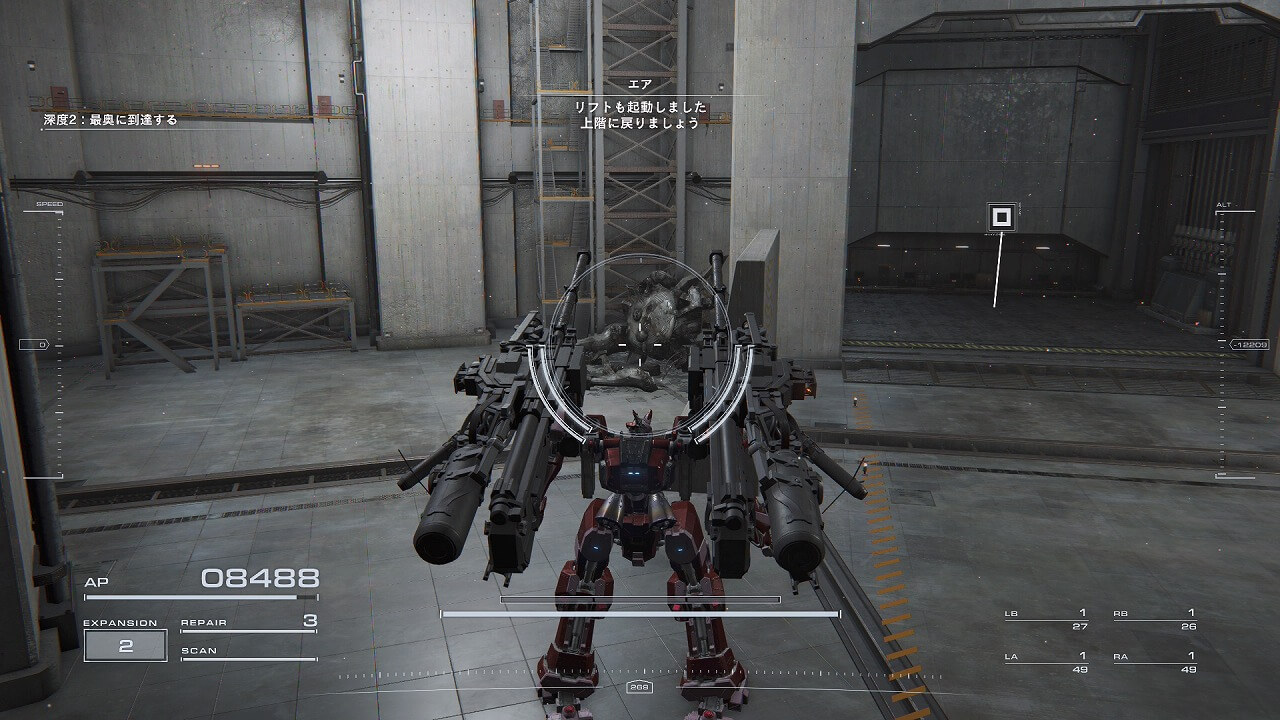Choose the RB shoulder weapon slot

[x=1155, y=619]
